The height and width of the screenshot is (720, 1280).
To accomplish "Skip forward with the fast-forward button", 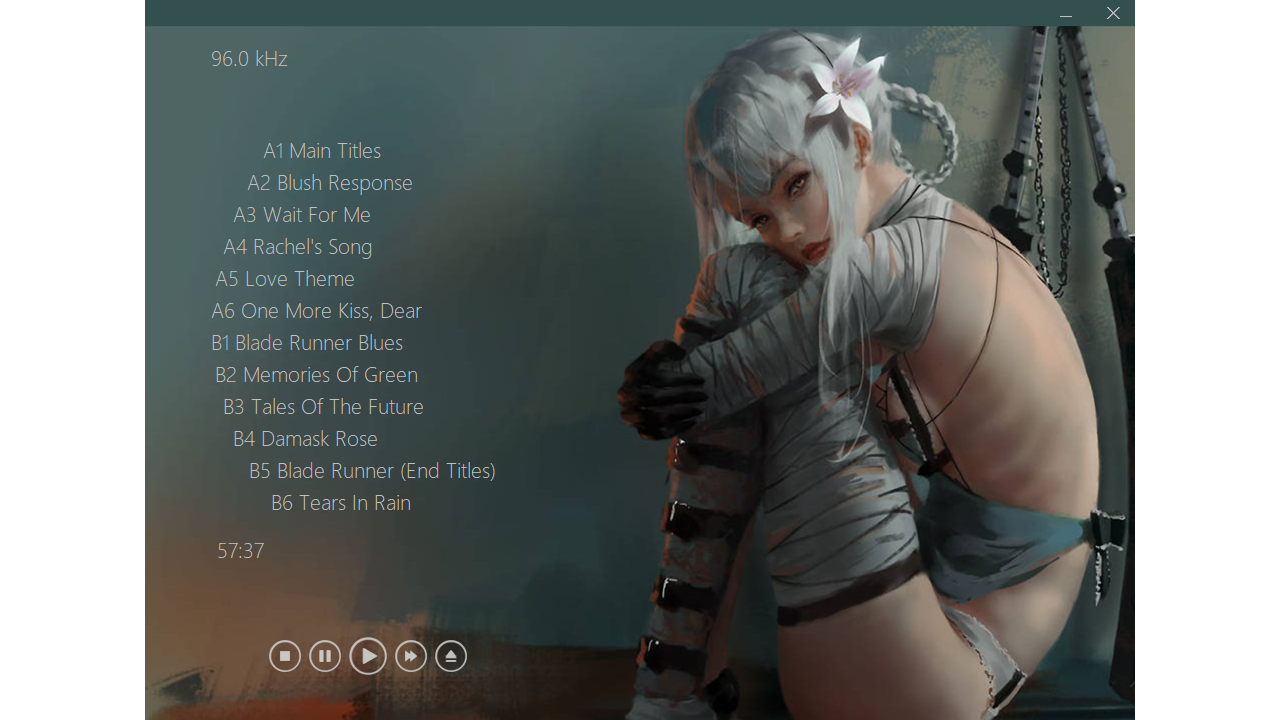I will [411, 656].
